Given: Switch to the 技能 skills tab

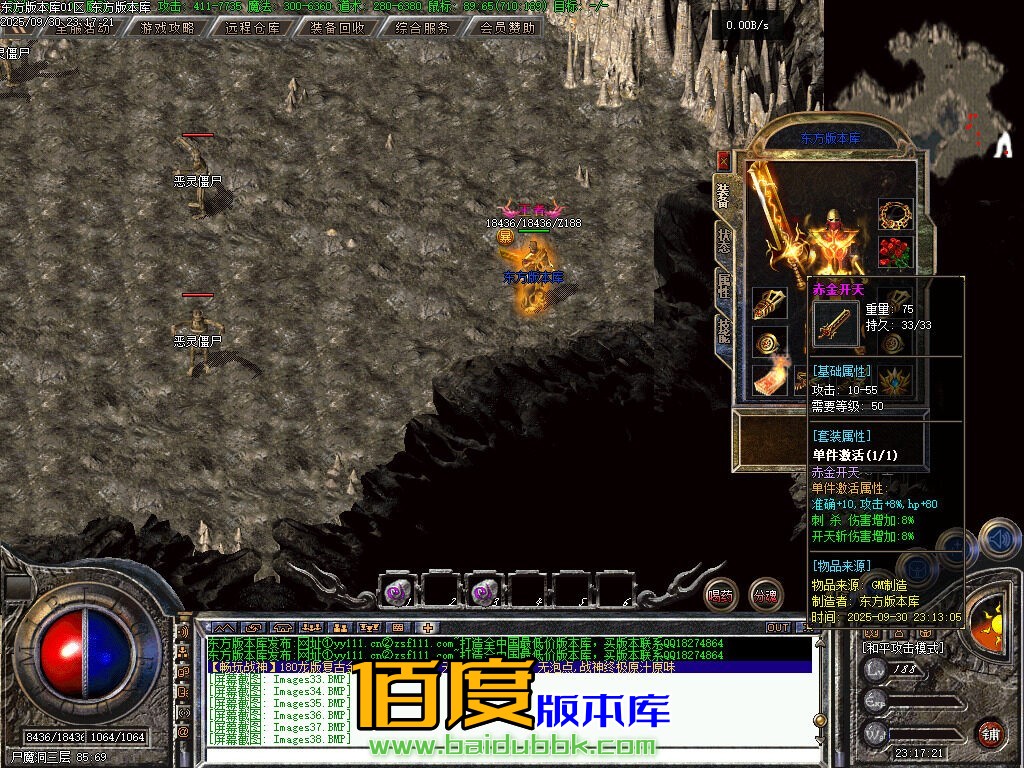Looking at the screenshot, I should tap(723, 330).
